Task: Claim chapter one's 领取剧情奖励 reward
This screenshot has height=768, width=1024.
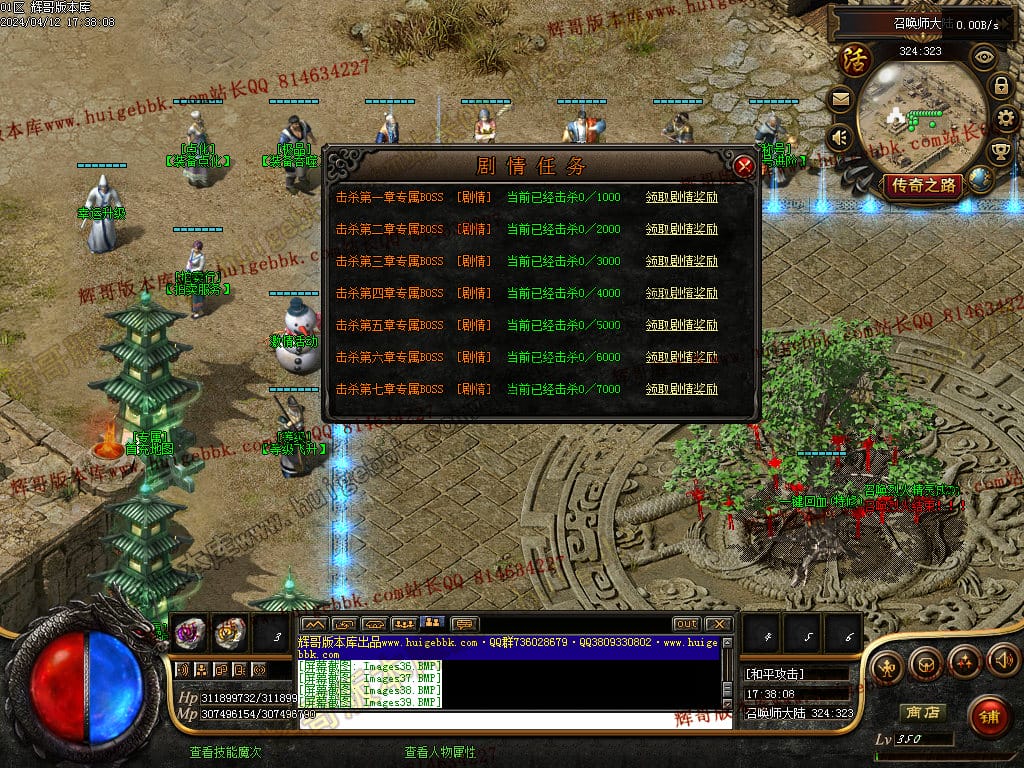Action: pyautogui.click(x=681, y=197)
